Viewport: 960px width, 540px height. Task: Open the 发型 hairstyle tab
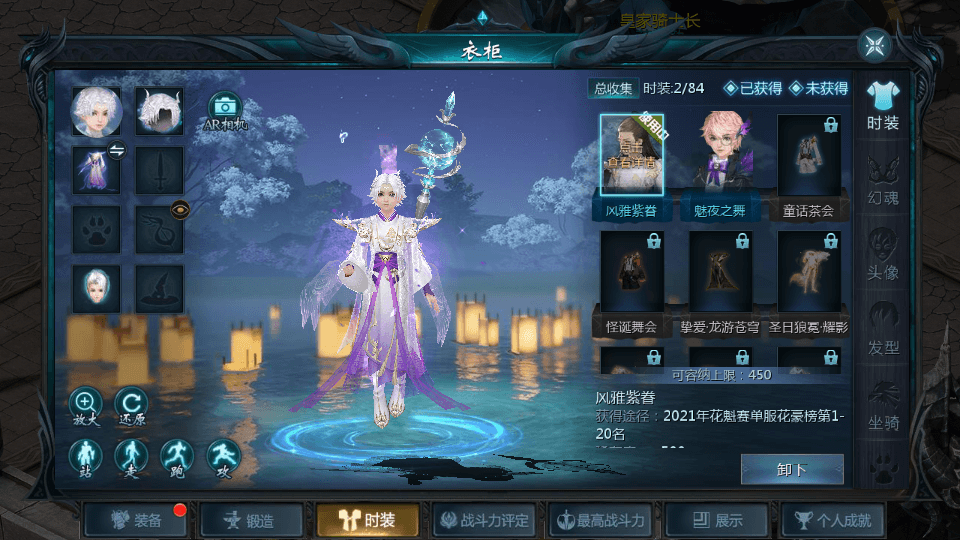click(882, 330)
